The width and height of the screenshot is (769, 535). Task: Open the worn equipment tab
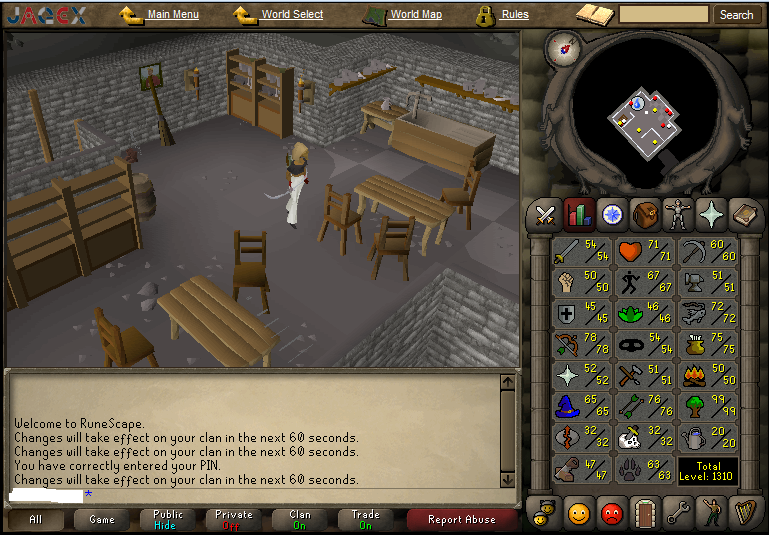click(x=678, y=214)
